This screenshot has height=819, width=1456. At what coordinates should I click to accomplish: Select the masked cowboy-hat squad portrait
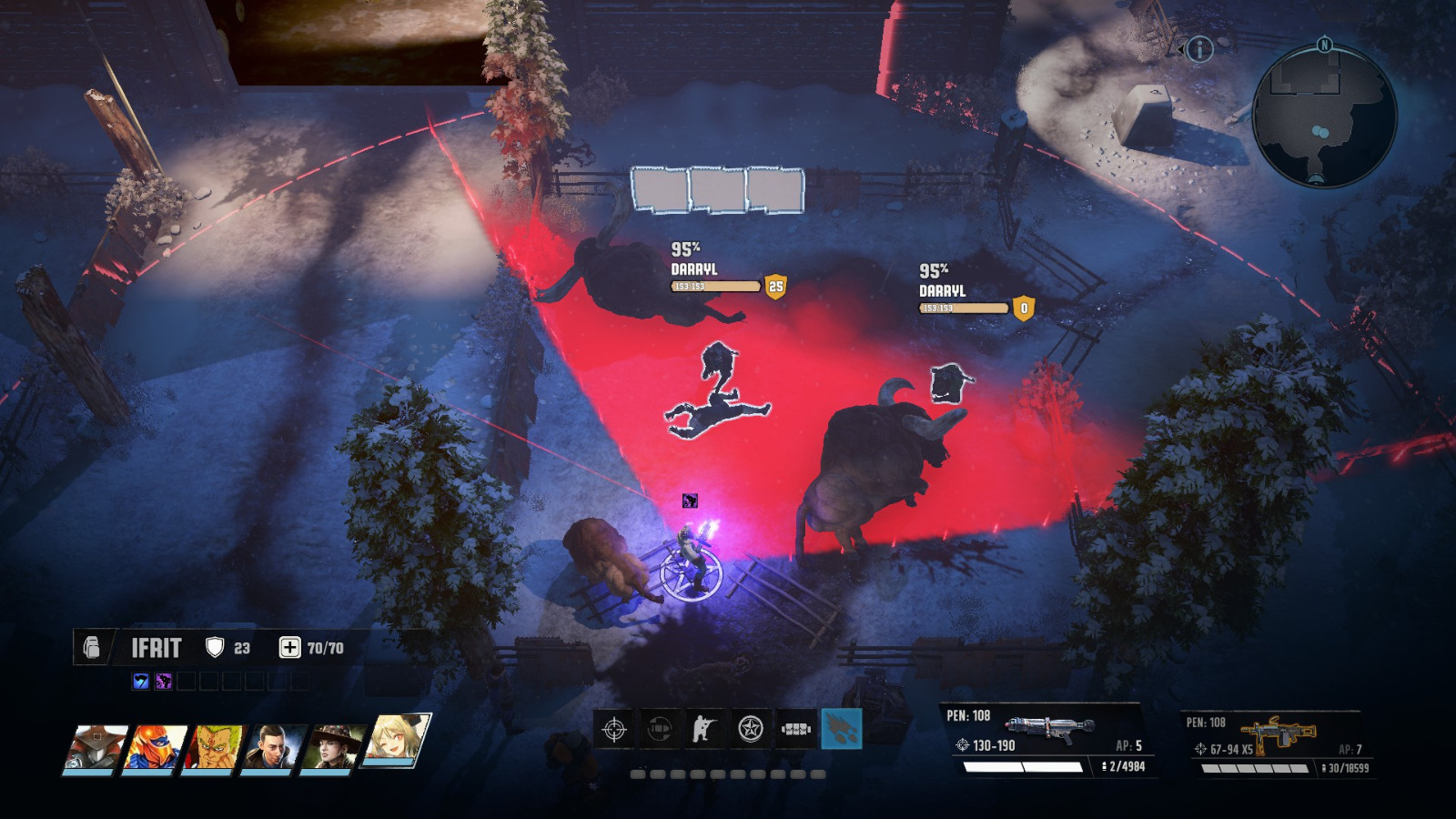pyautogui.click(x=96, y=747)
